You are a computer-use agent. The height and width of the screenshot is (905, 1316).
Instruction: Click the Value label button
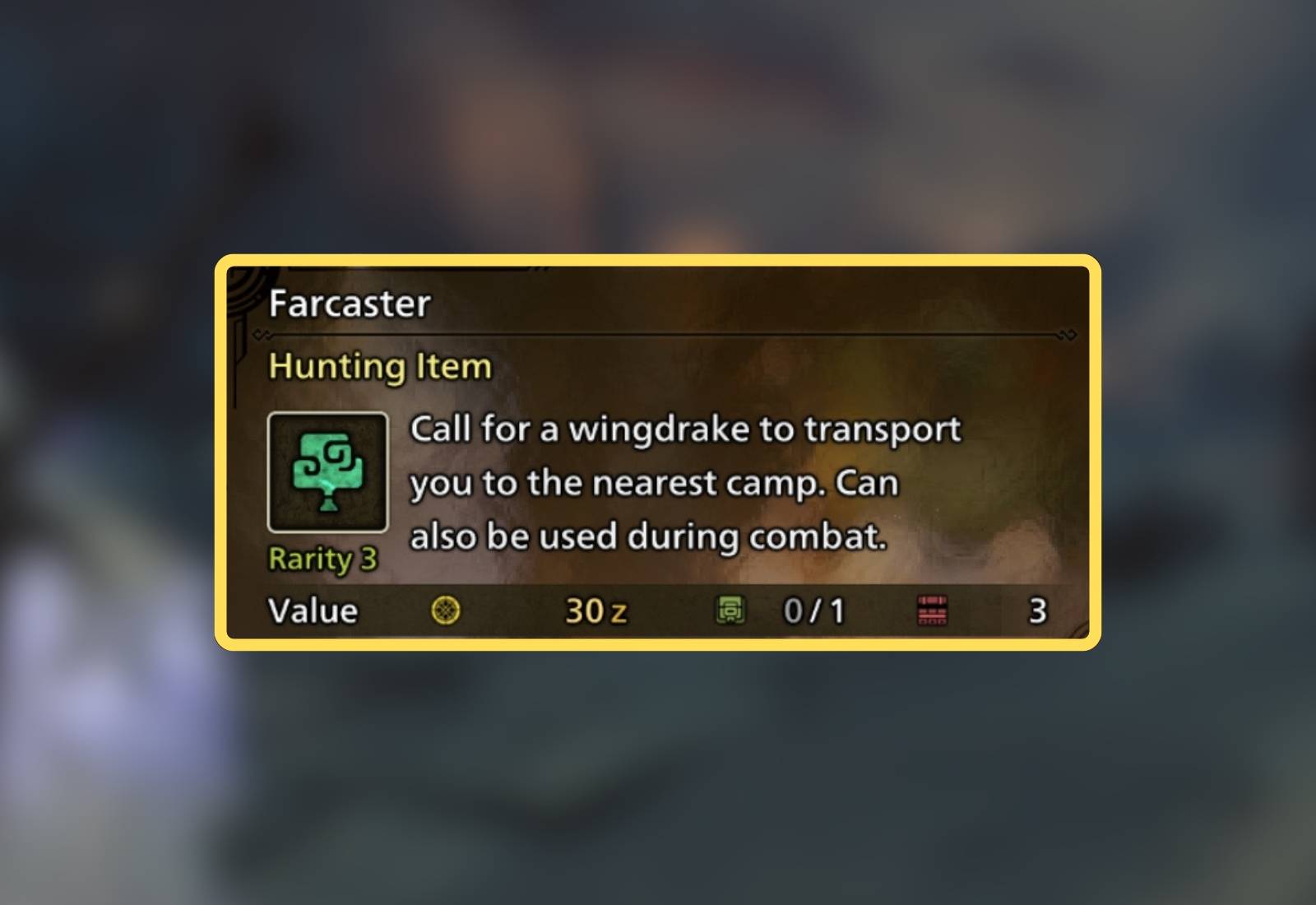[x=312, y=610]
